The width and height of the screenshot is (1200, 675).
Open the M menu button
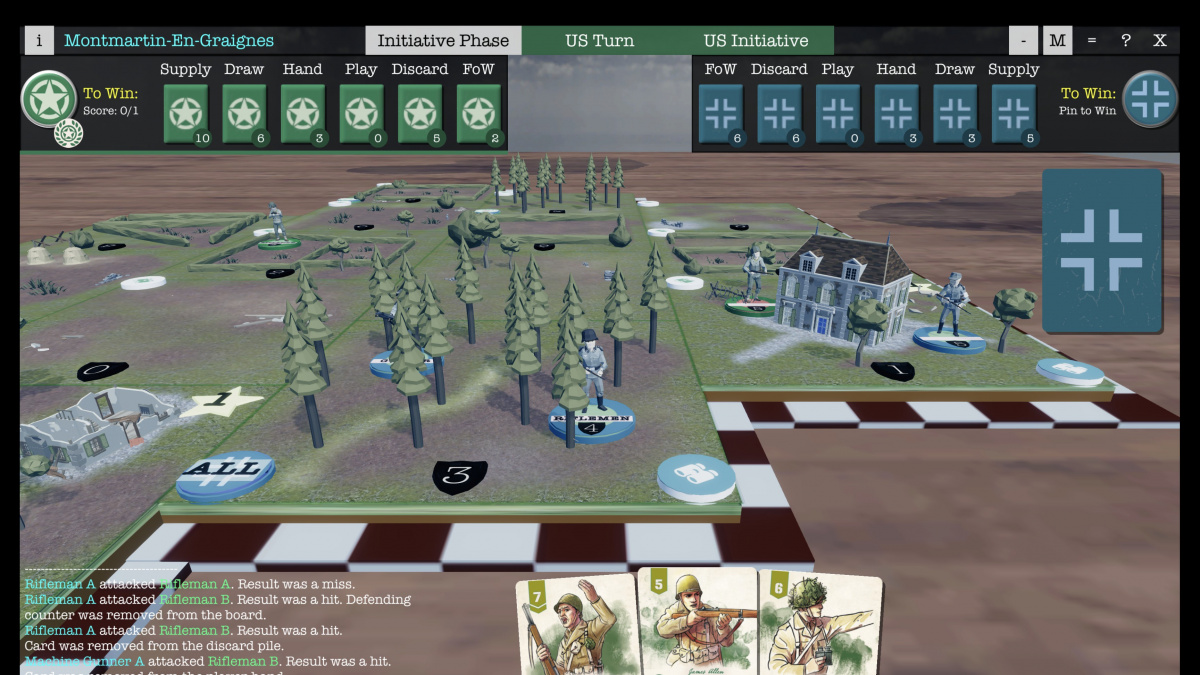click(x=1058, y=41)
